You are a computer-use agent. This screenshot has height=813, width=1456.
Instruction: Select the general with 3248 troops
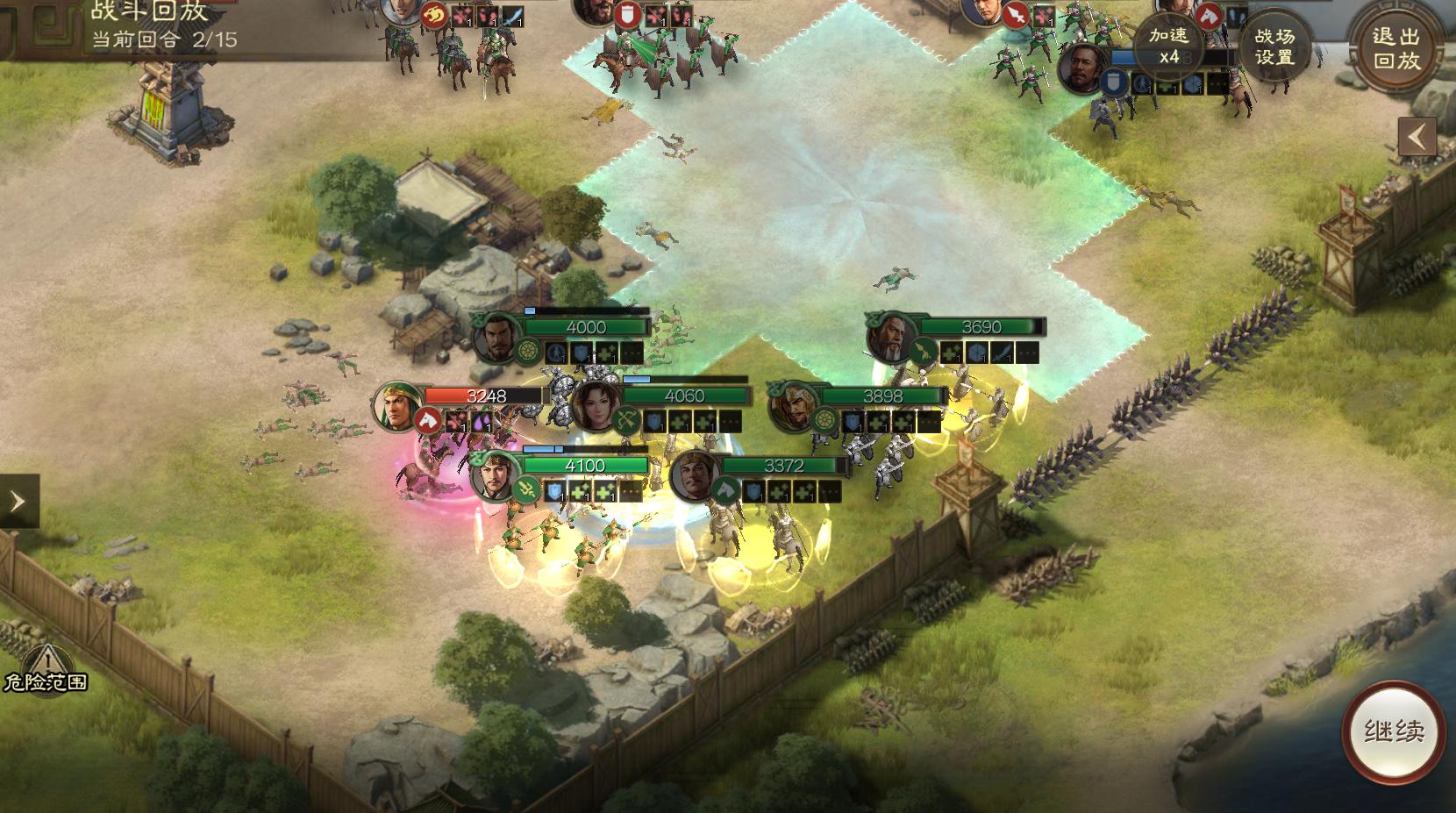[x=397, y=407]
